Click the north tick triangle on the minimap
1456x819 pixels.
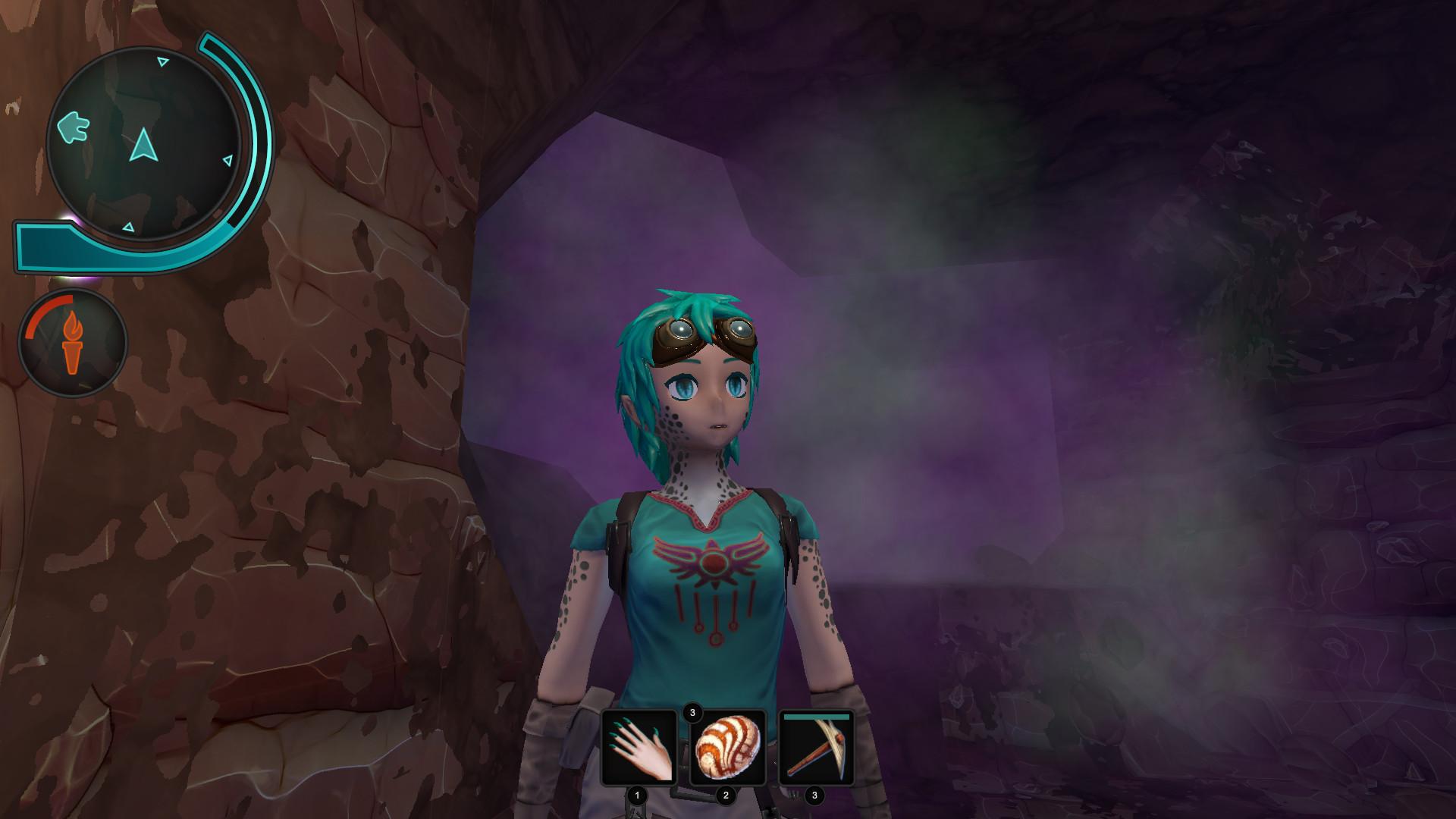click(x=162, y=61)
